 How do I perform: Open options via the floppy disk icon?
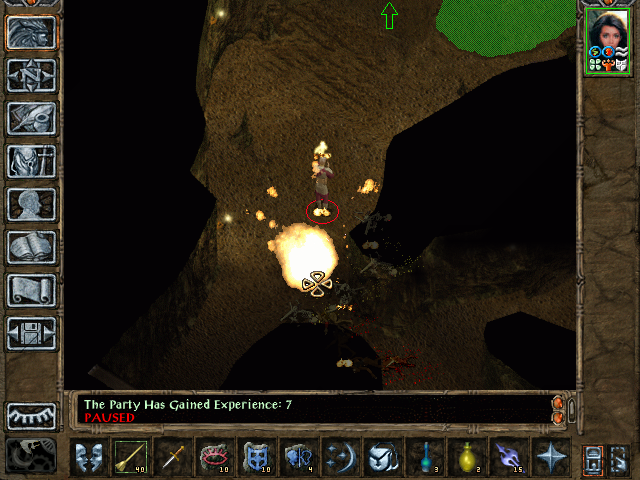click(31, 333)
